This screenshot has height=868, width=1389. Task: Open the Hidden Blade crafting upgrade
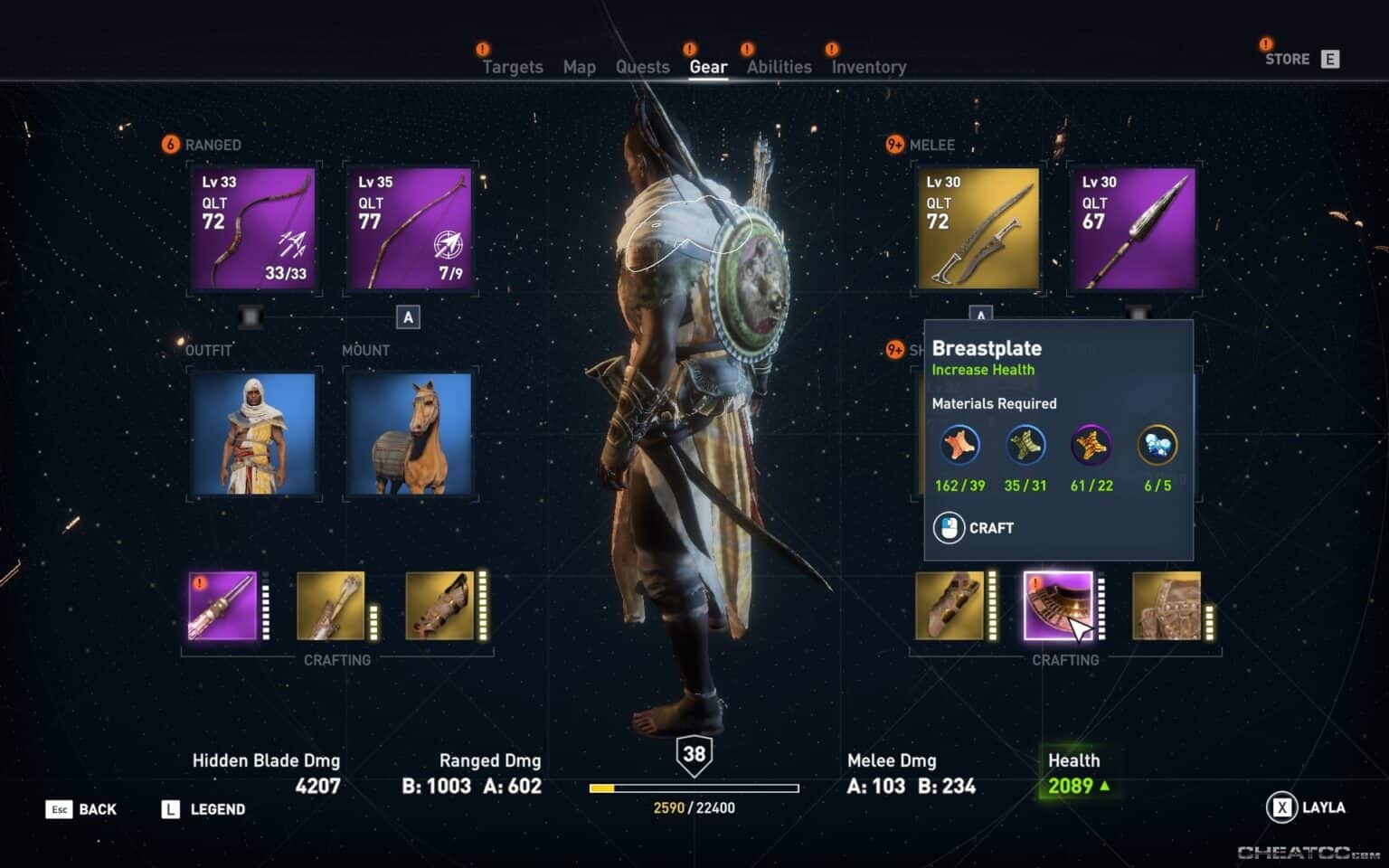[x=224, y=606]
